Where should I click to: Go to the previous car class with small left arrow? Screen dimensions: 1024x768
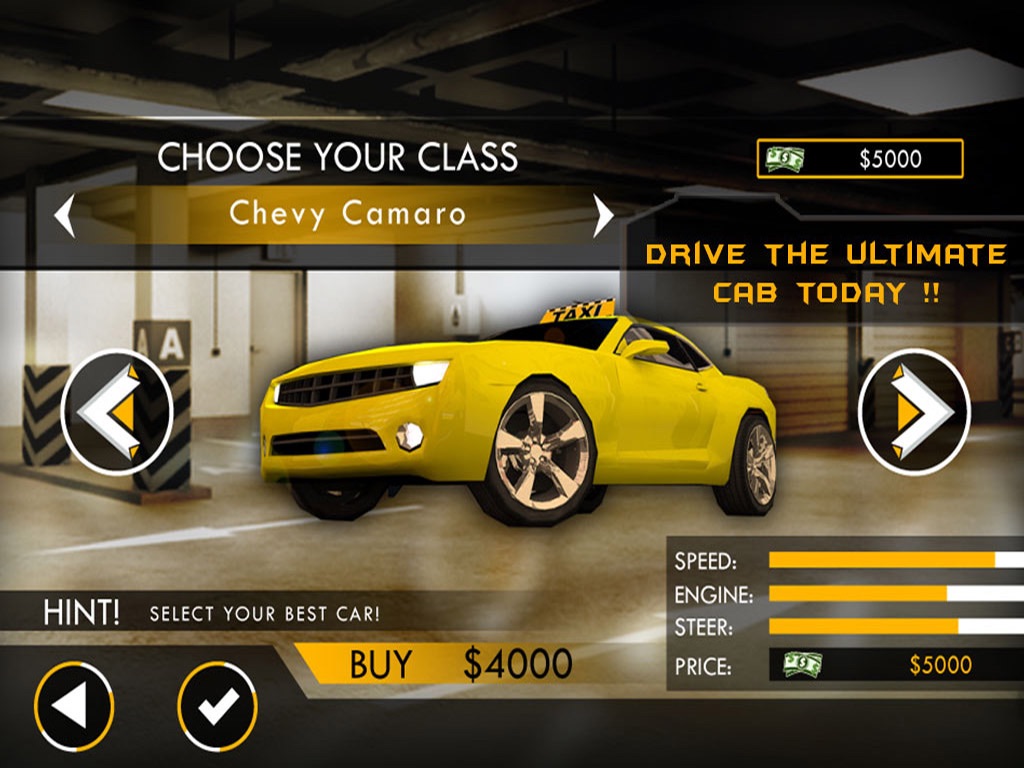(x=65, y=215)
